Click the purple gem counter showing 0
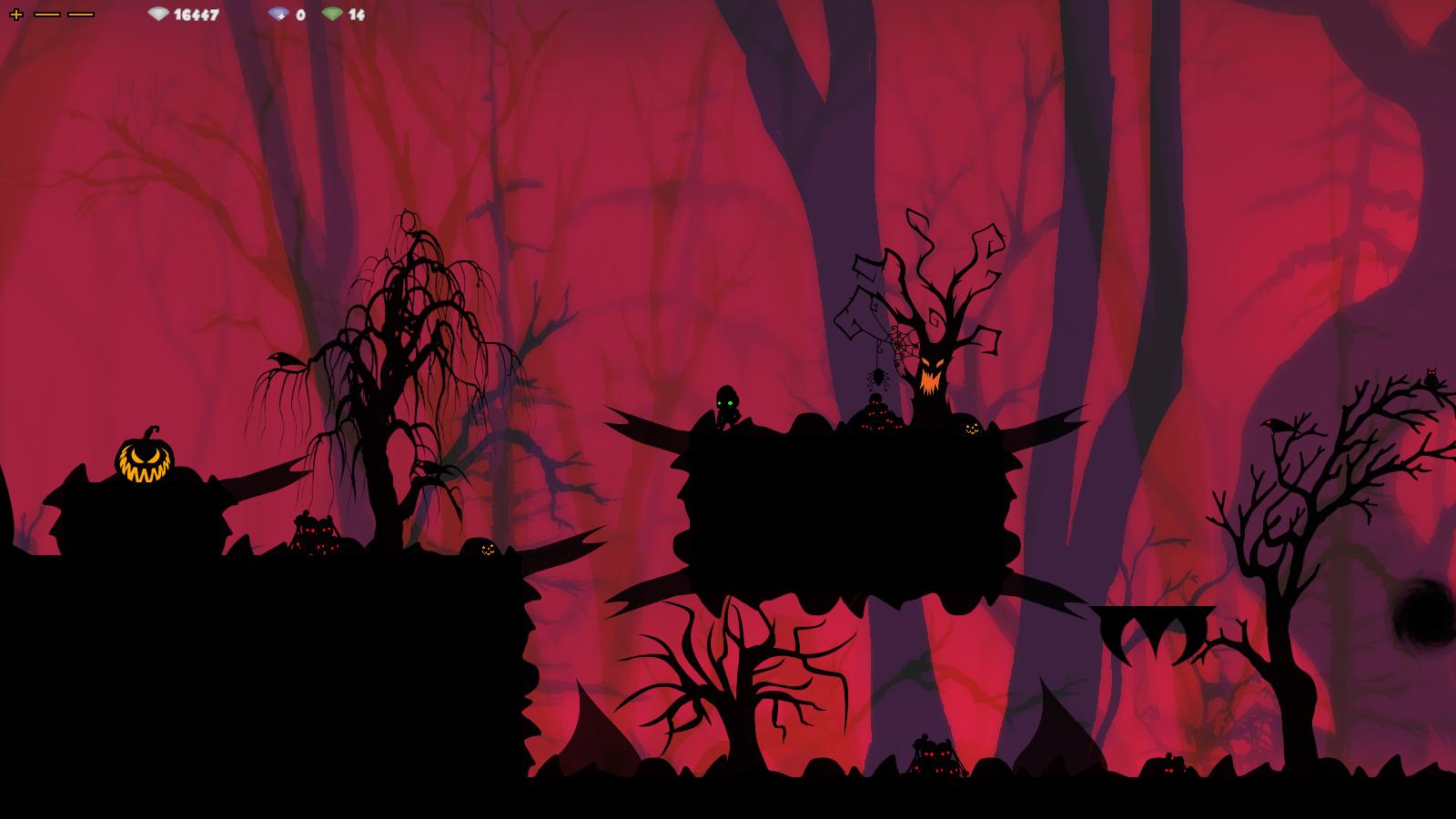This screenshot has height=819, width=1456. tap(300, 14)
